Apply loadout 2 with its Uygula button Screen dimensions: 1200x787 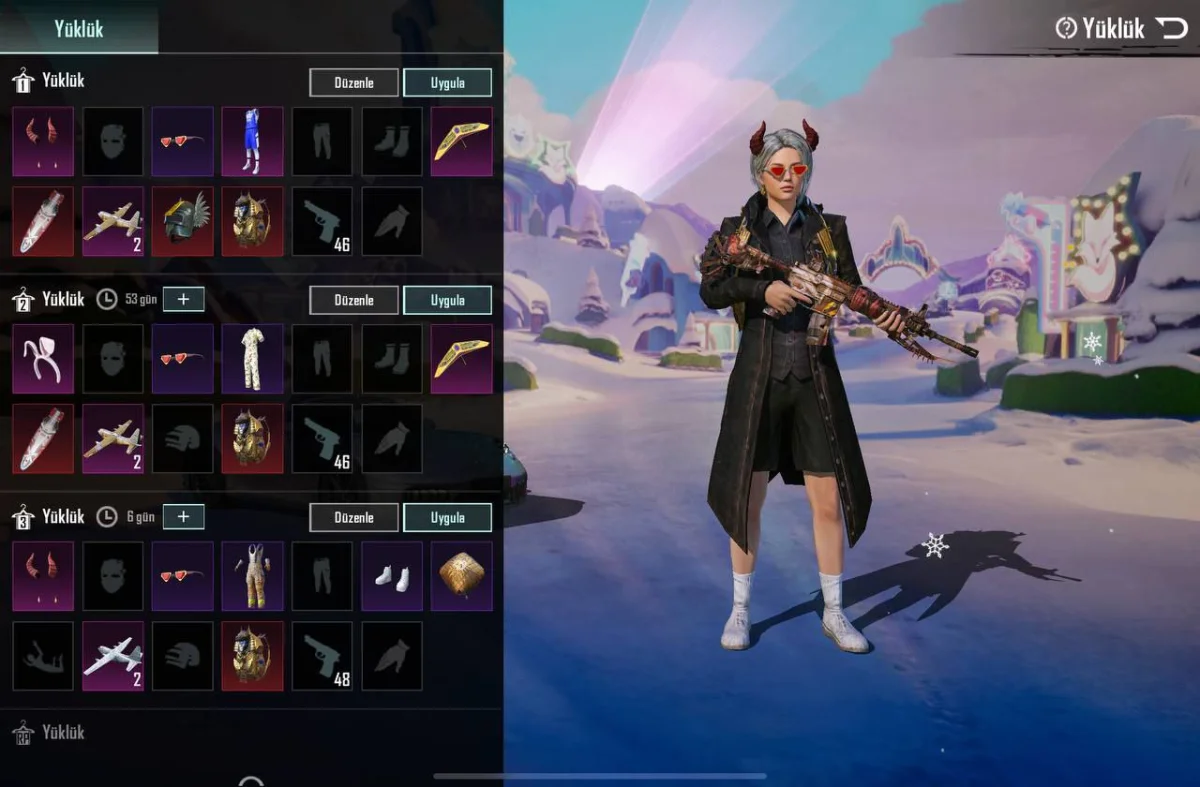[x=447, y=300]
